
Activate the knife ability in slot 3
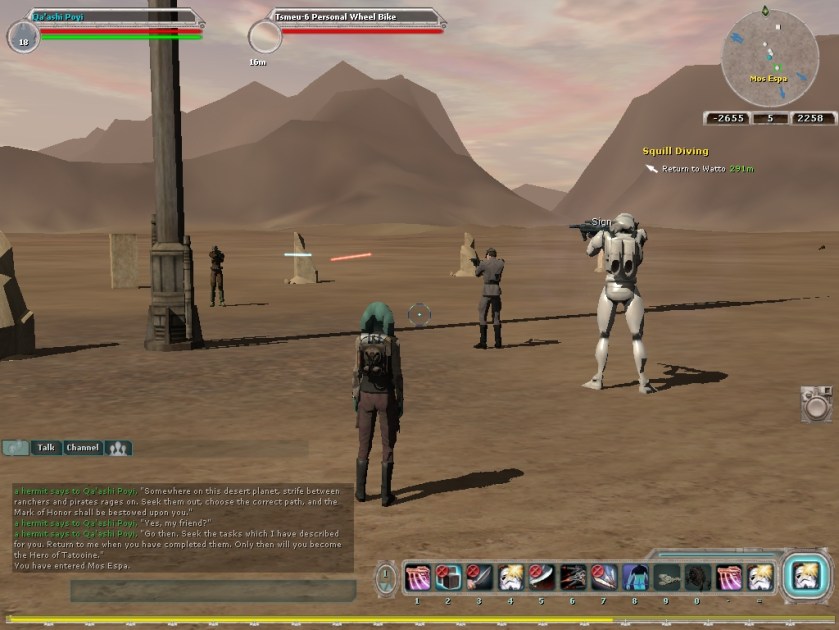click(480, 578)
